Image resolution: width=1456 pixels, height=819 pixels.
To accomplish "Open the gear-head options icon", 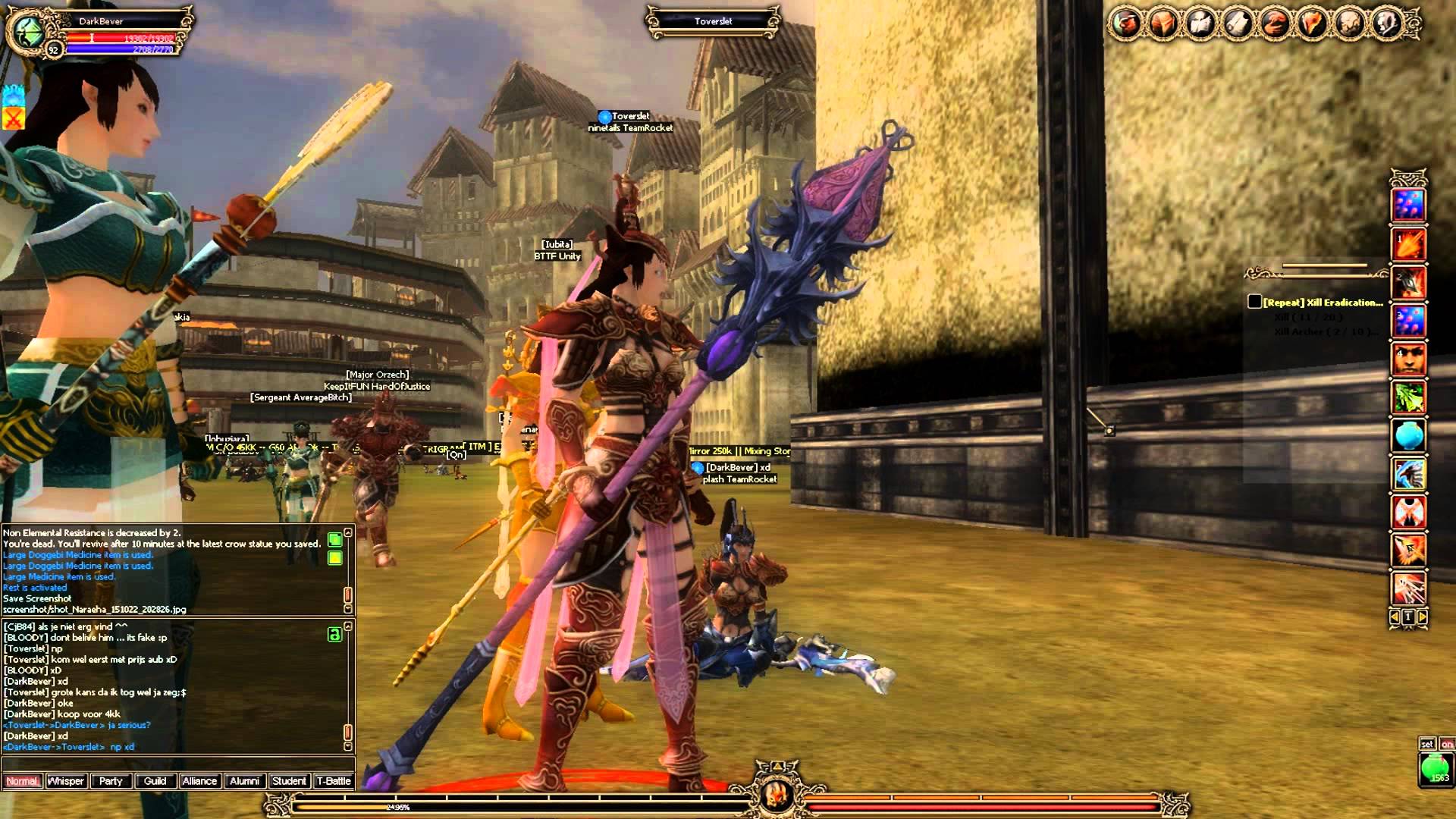I will pyautogui.click(x=1387, y=24).
